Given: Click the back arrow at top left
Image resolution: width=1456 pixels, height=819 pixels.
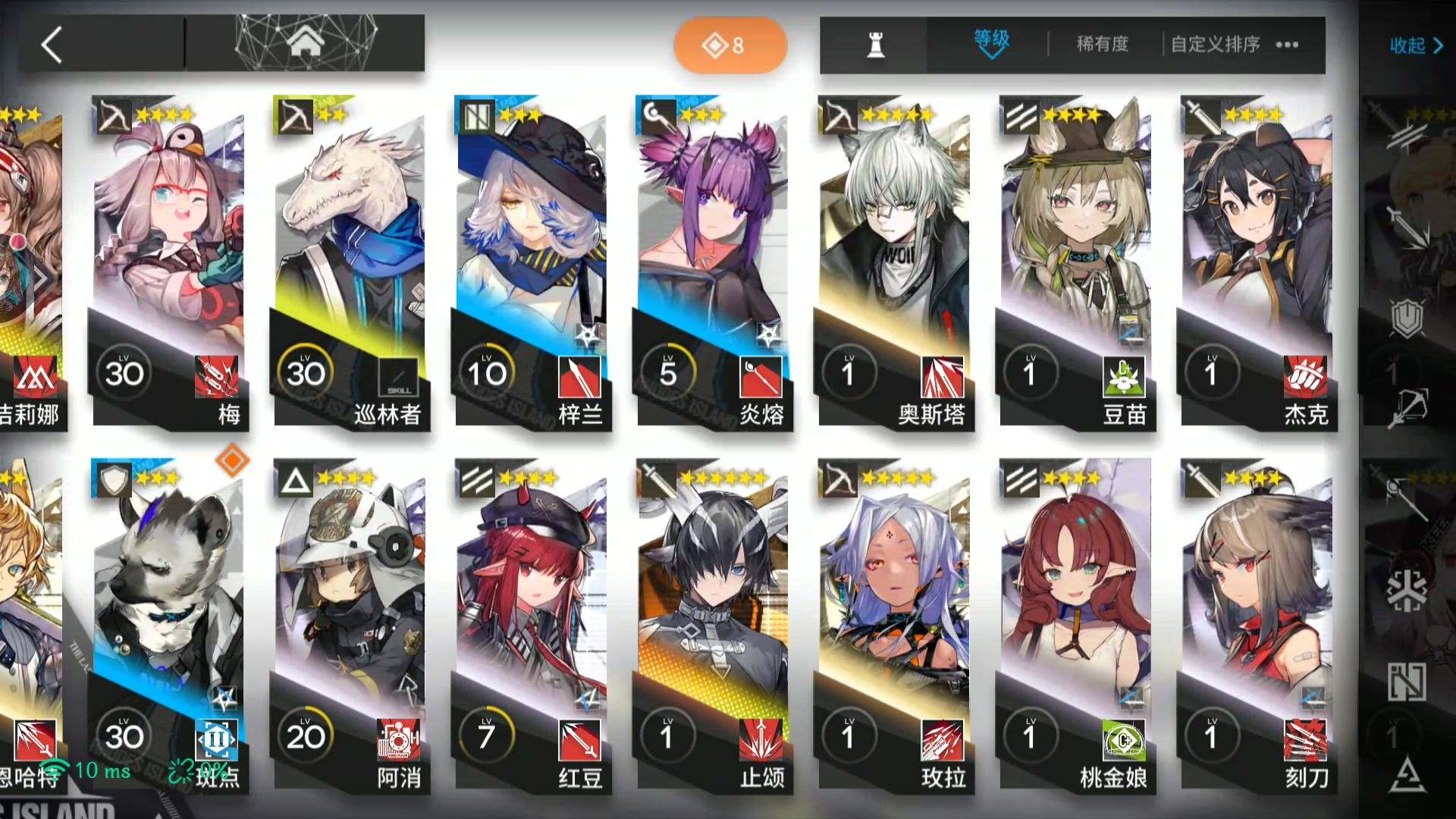Looking at the screenshot, I should [52, 45].
